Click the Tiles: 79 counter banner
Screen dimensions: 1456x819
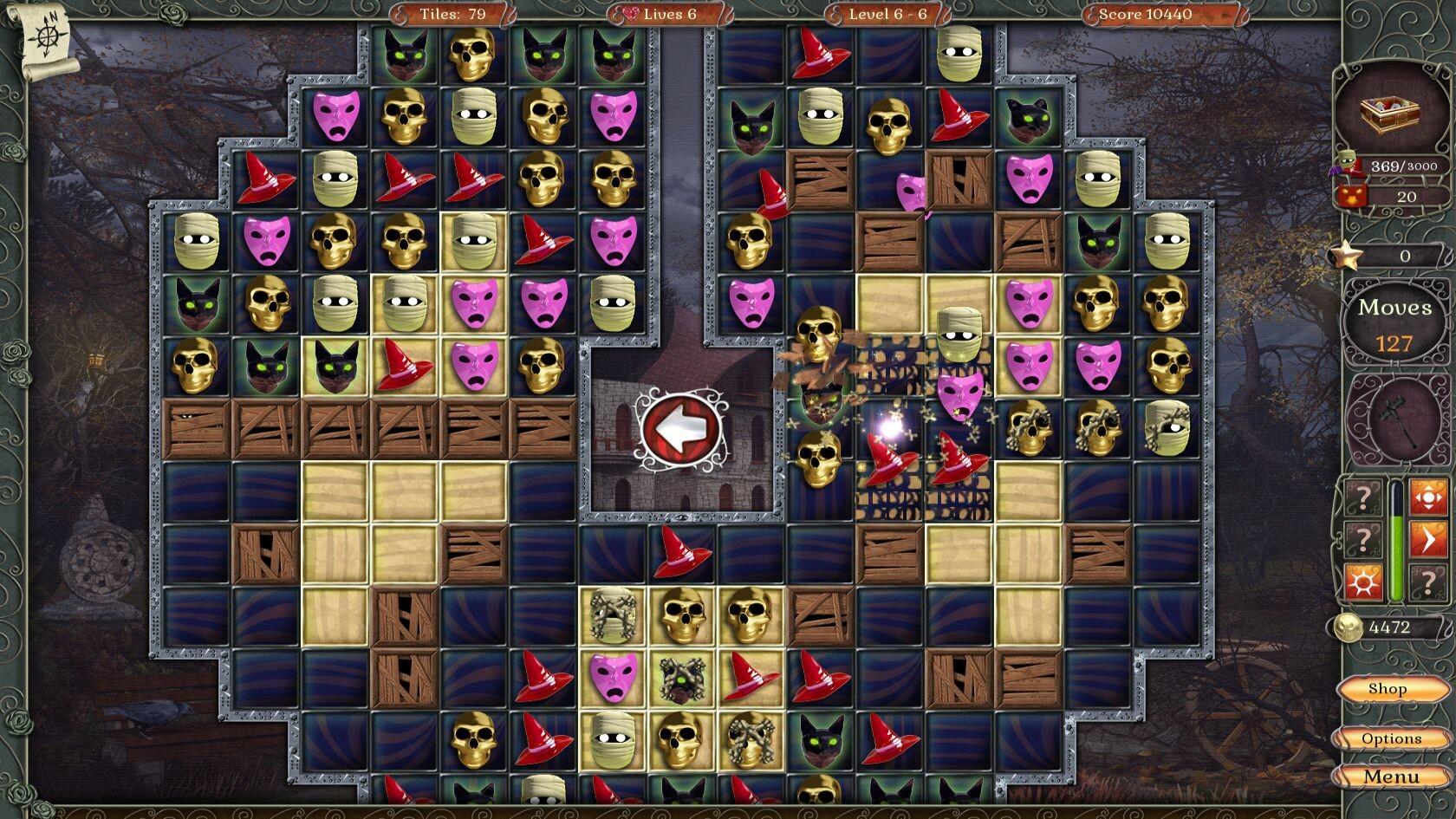coord(454,14)
